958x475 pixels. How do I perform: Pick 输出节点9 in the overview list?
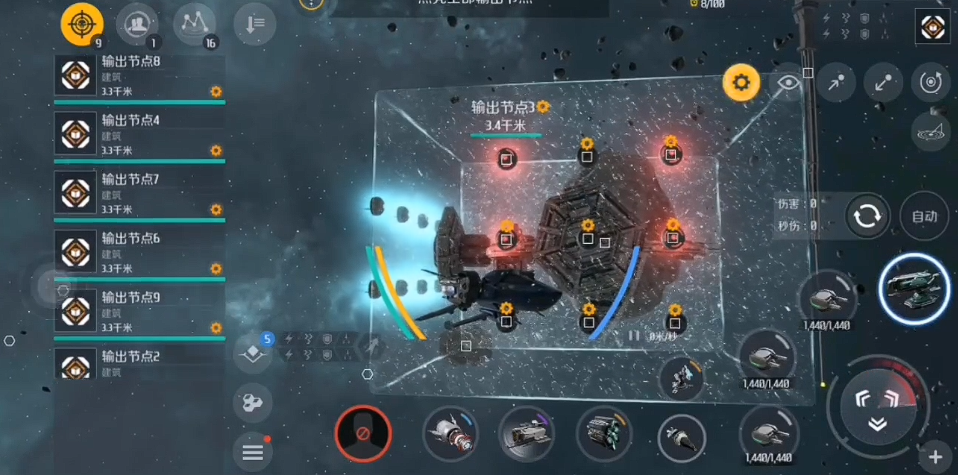[x=138, y=312]
